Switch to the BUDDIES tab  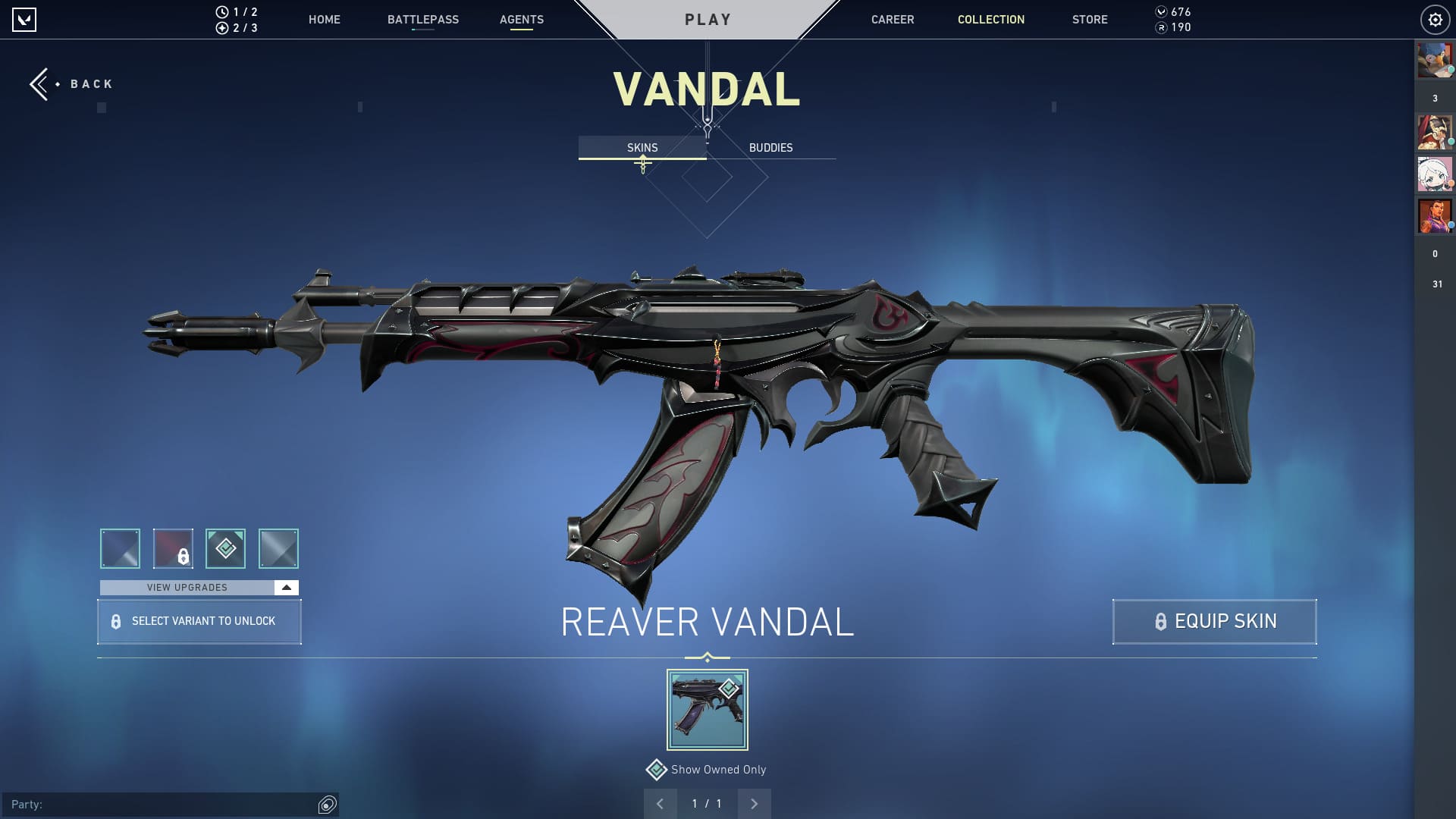pos(770,148)
